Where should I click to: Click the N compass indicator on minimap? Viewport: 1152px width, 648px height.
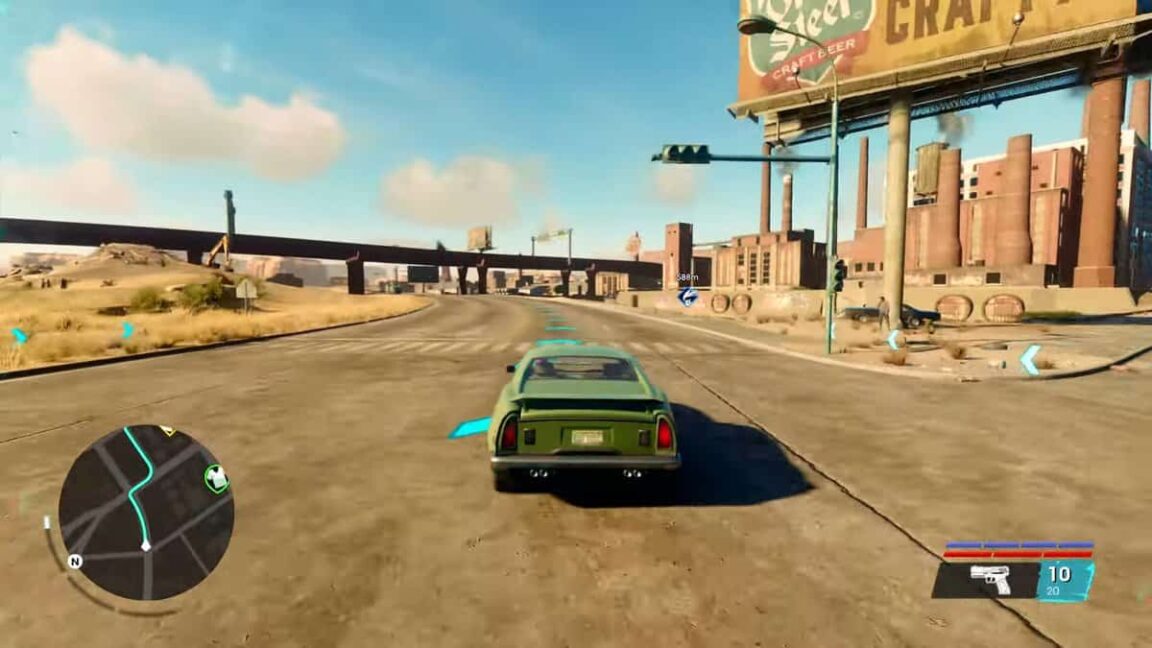74,561
